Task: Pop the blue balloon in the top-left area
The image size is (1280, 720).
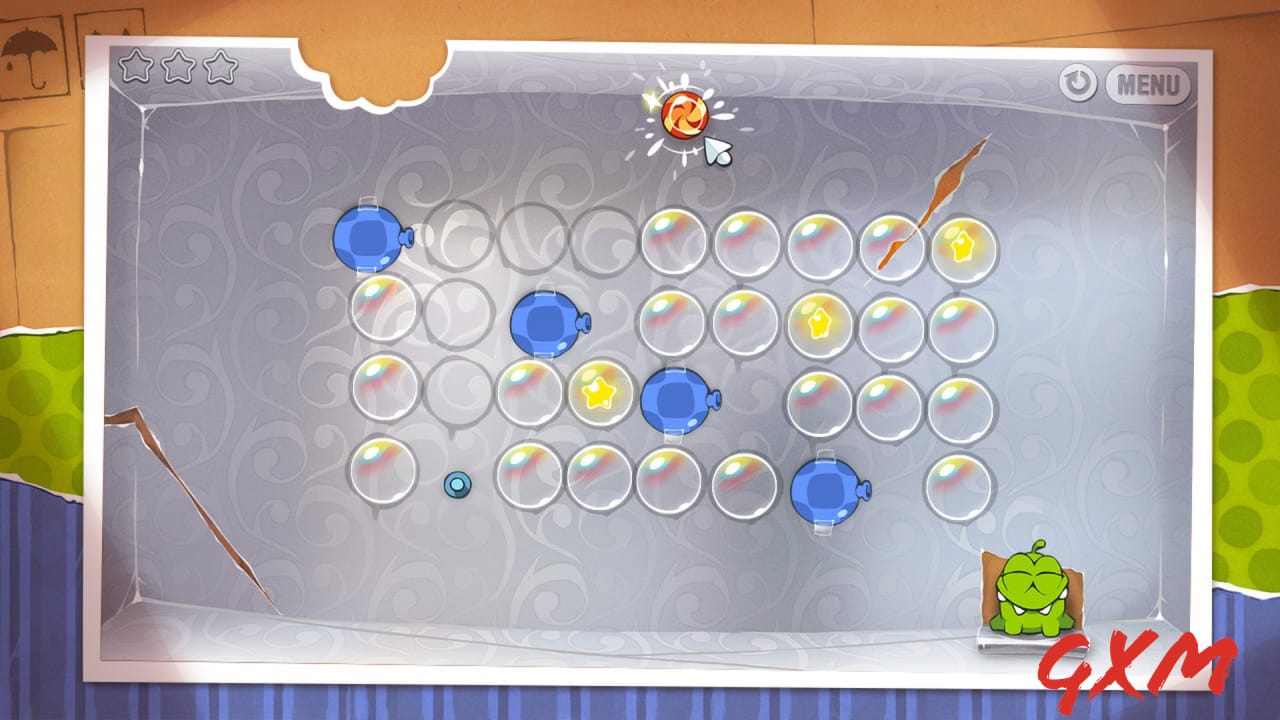Action: (368, 240)
